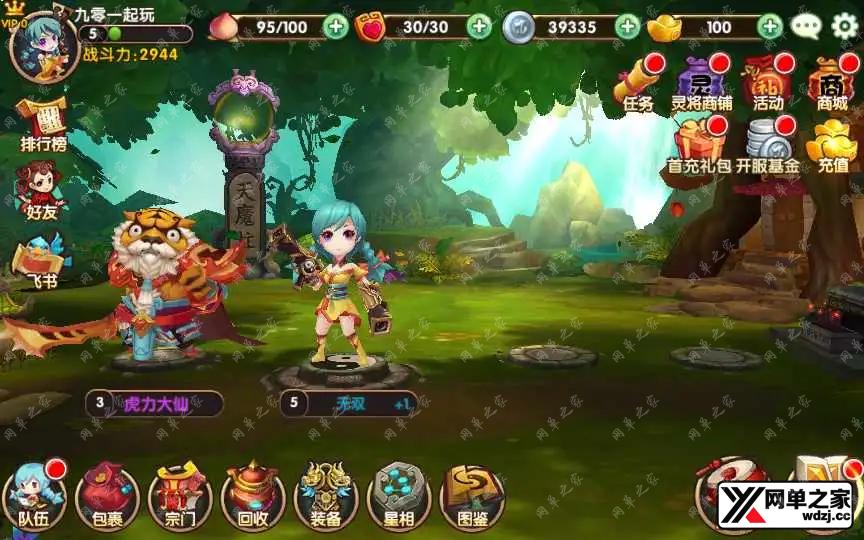View the 排行榜 leaderboard

point(42,125)
